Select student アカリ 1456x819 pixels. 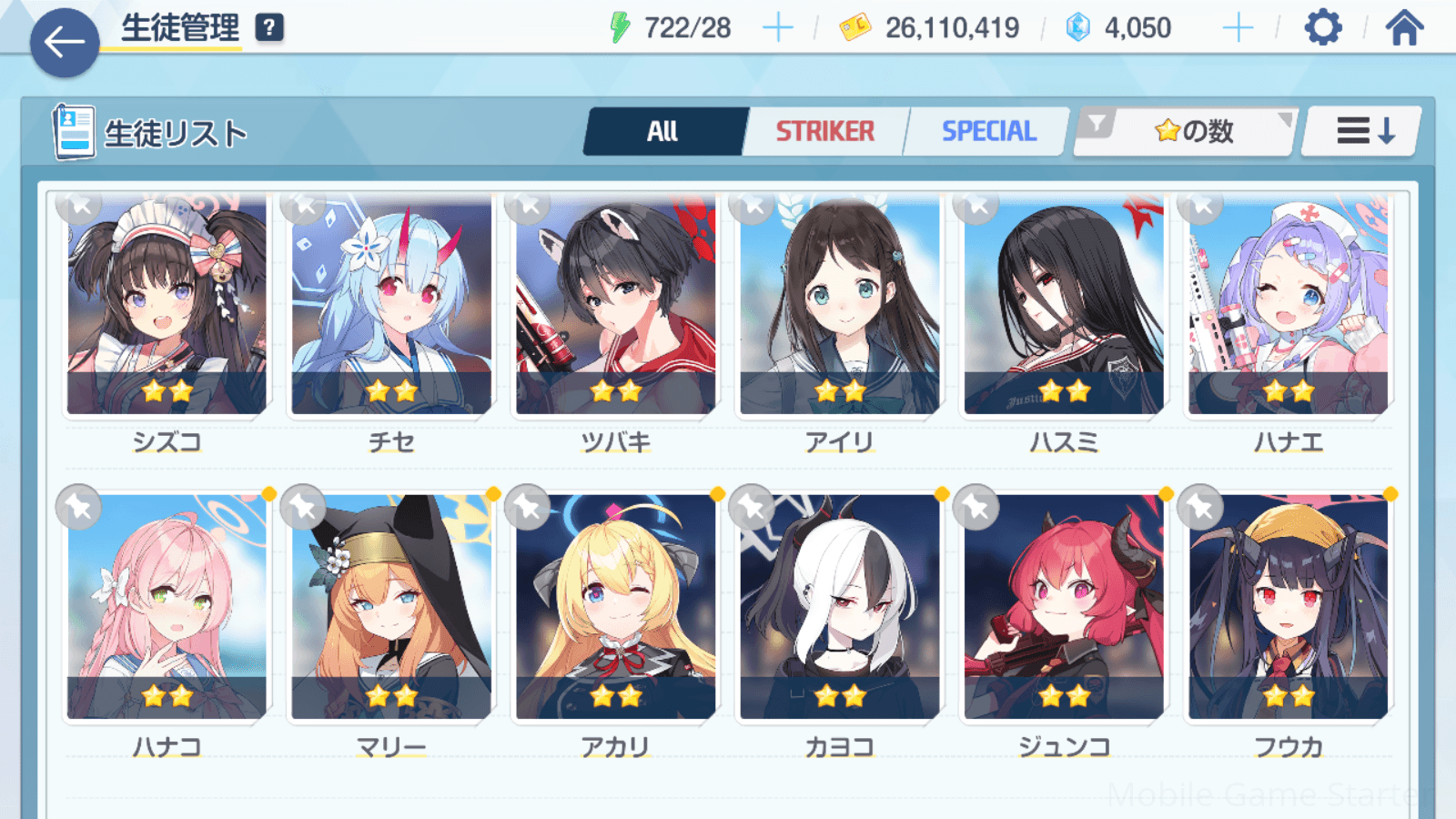[x=616, y=608]
